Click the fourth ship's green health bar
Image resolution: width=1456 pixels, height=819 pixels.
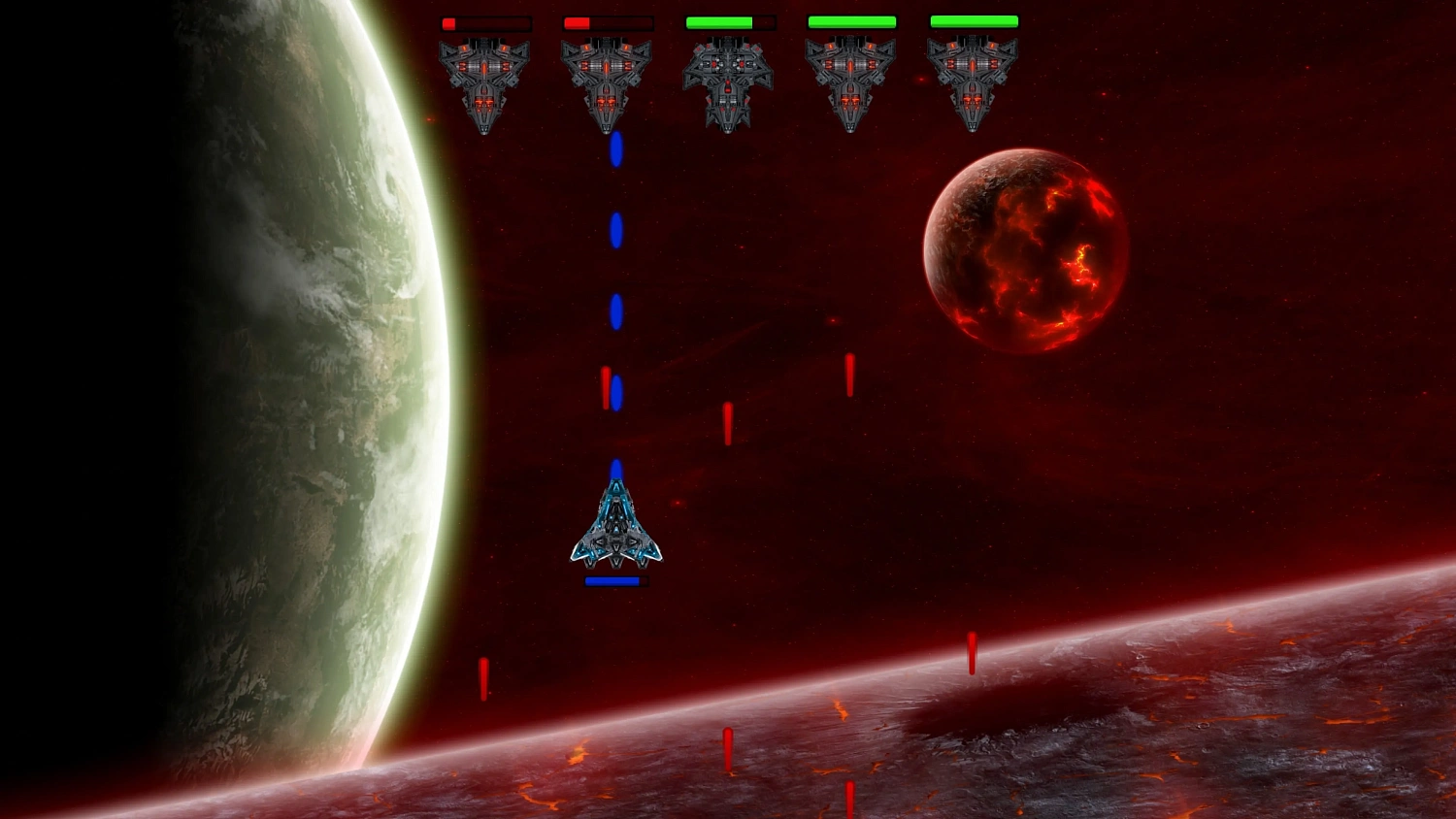[851, 20]
